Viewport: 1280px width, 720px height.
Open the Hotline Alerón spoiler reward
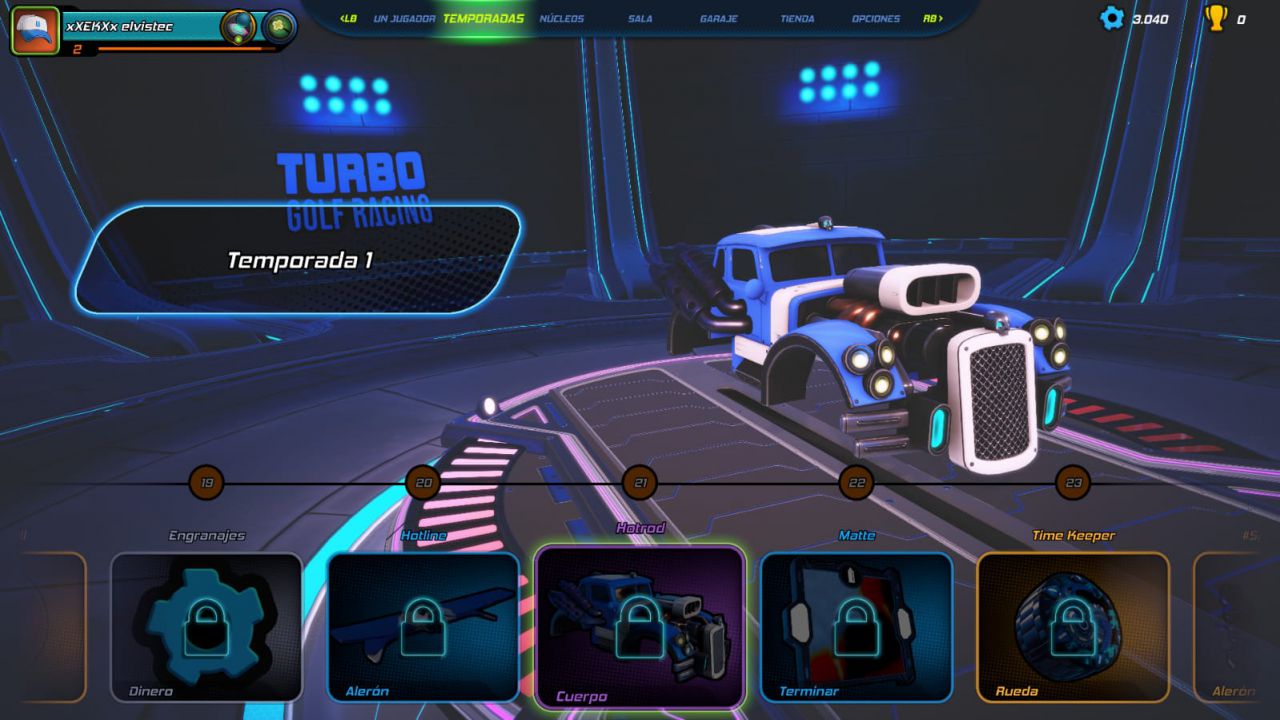[424, 625]
